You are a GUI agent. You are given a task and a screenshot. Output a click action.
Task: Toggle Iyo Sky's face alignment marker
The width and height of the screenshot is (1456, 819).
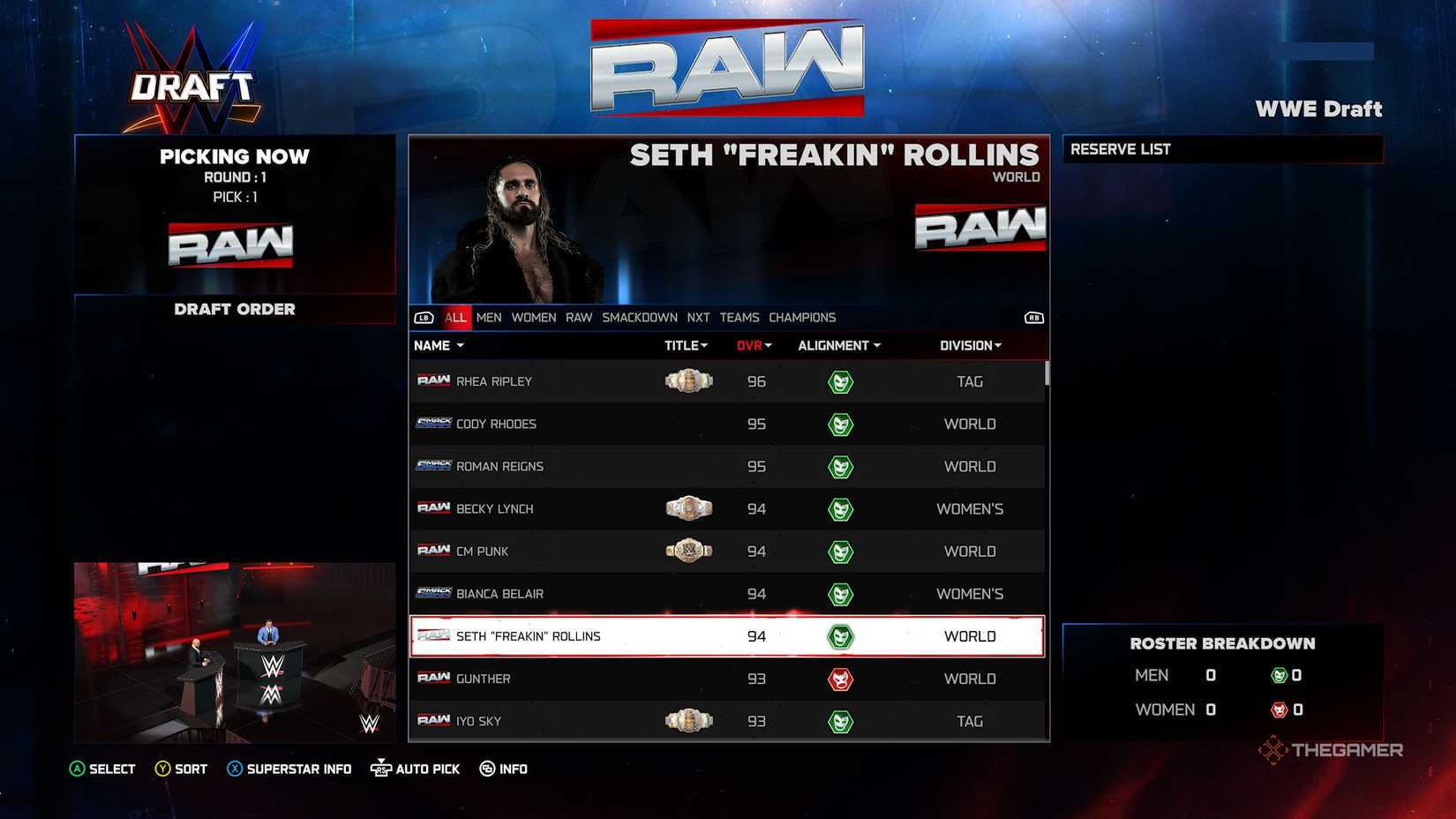coord(841,720)
